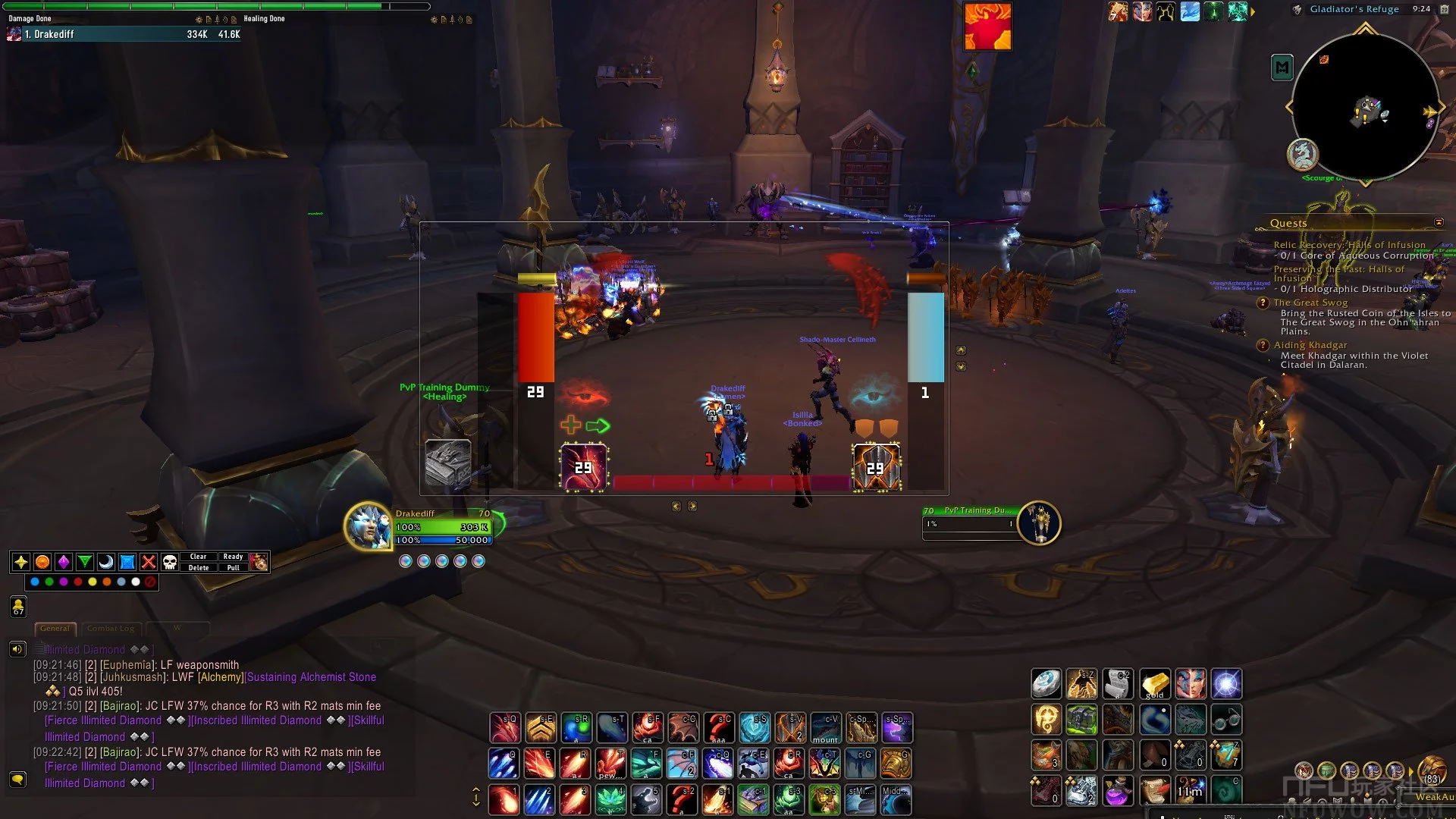Collapse the Quests tracker header
The height and width of the screenshot is (819, 1456).
point(1439,222)
